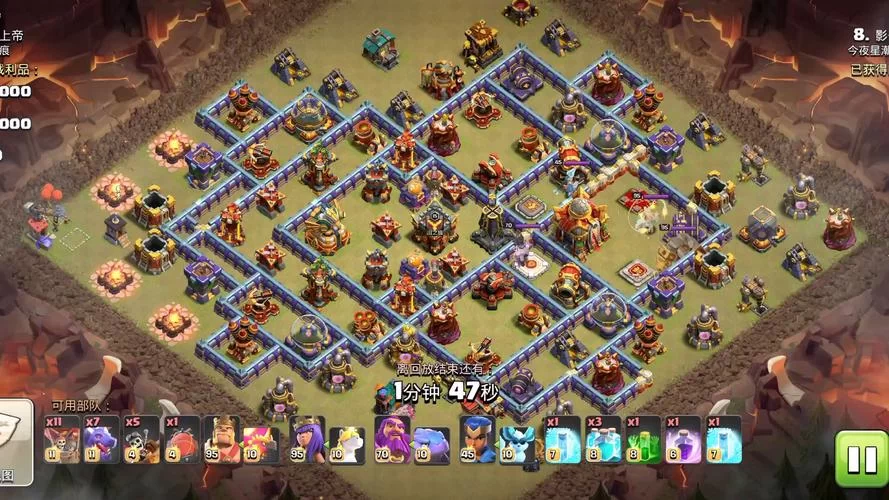Select the x5 skeleton bomber troop slot
The height and width of the screenshot is (500, 889).
tap(142, 440)
